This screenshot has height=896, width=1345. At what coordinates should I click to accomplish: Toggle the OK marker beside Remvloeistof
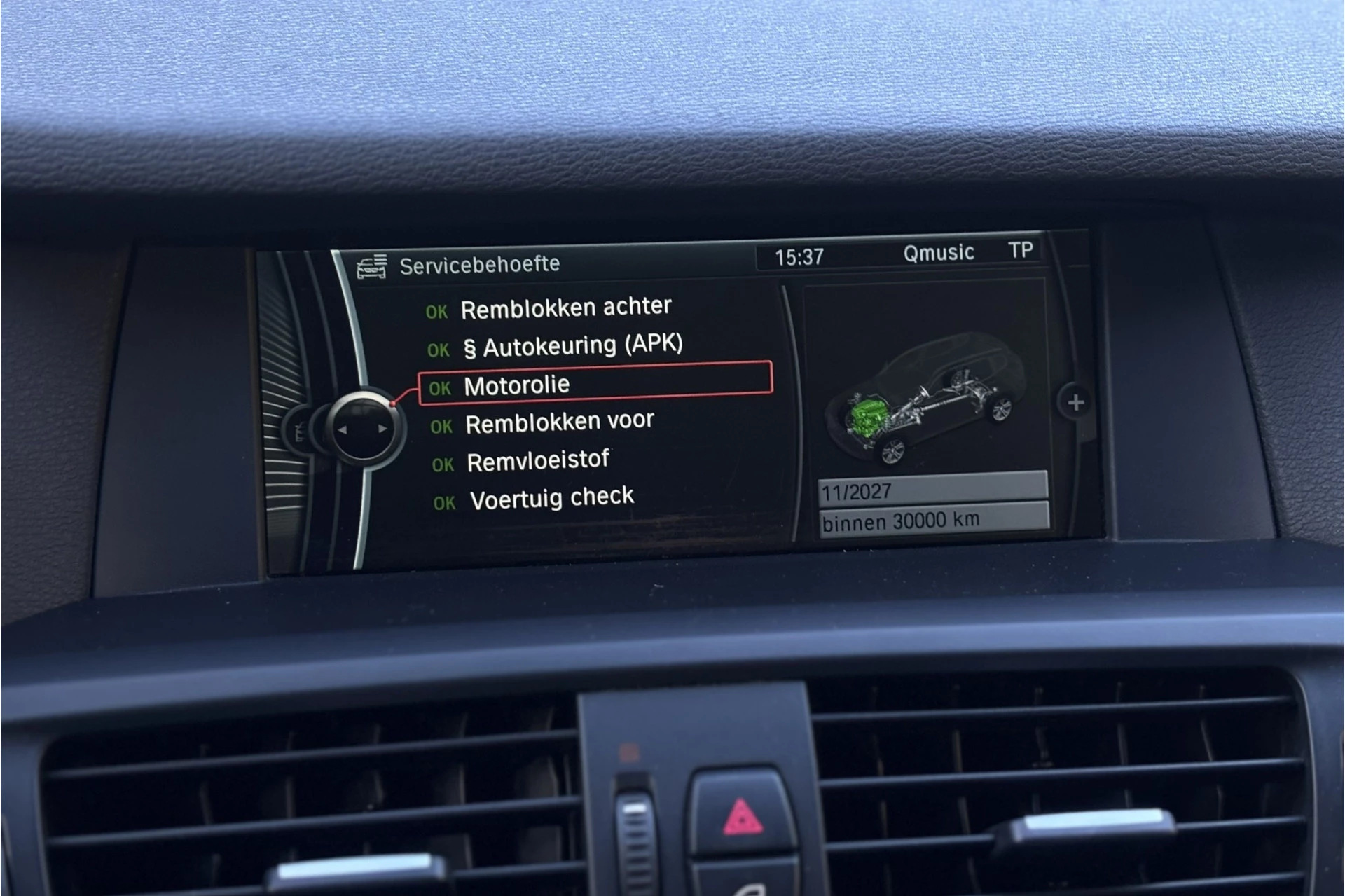(442, 462)
